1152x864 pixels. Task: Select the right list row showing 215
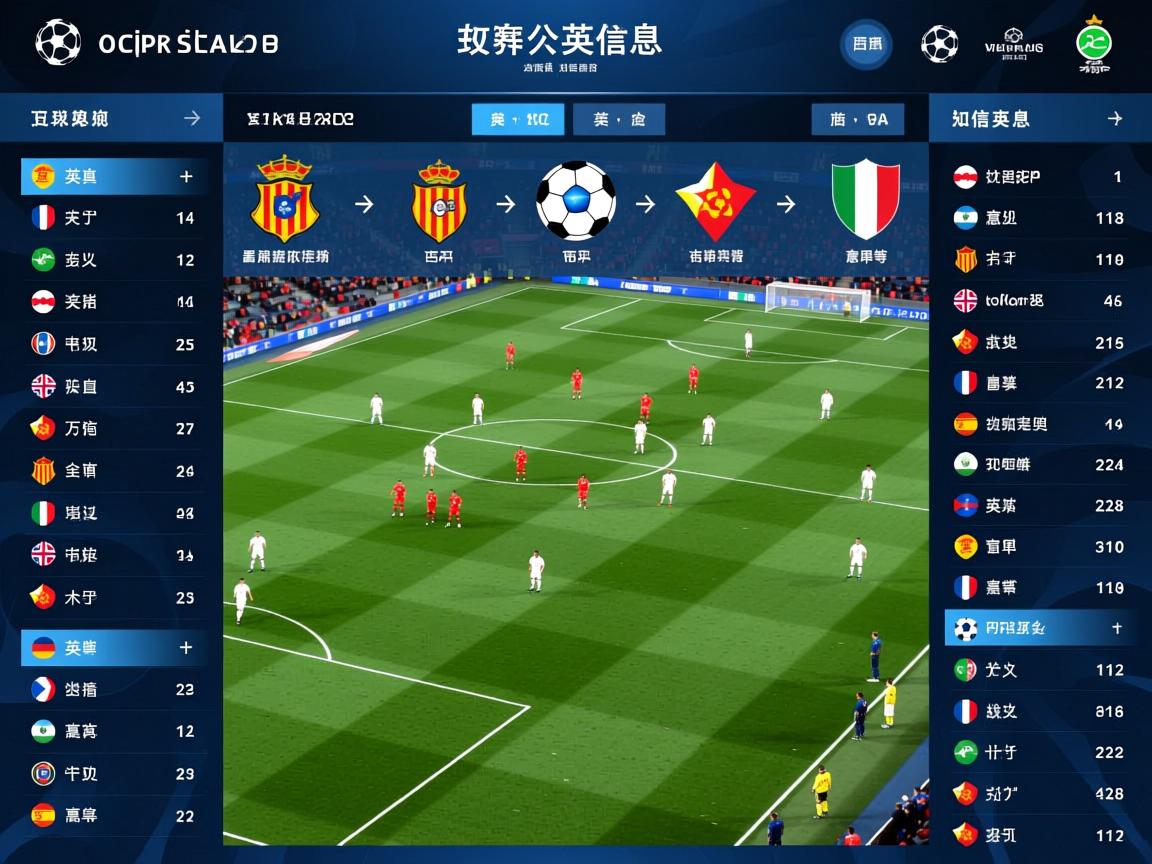click(x=1038, y=342)
